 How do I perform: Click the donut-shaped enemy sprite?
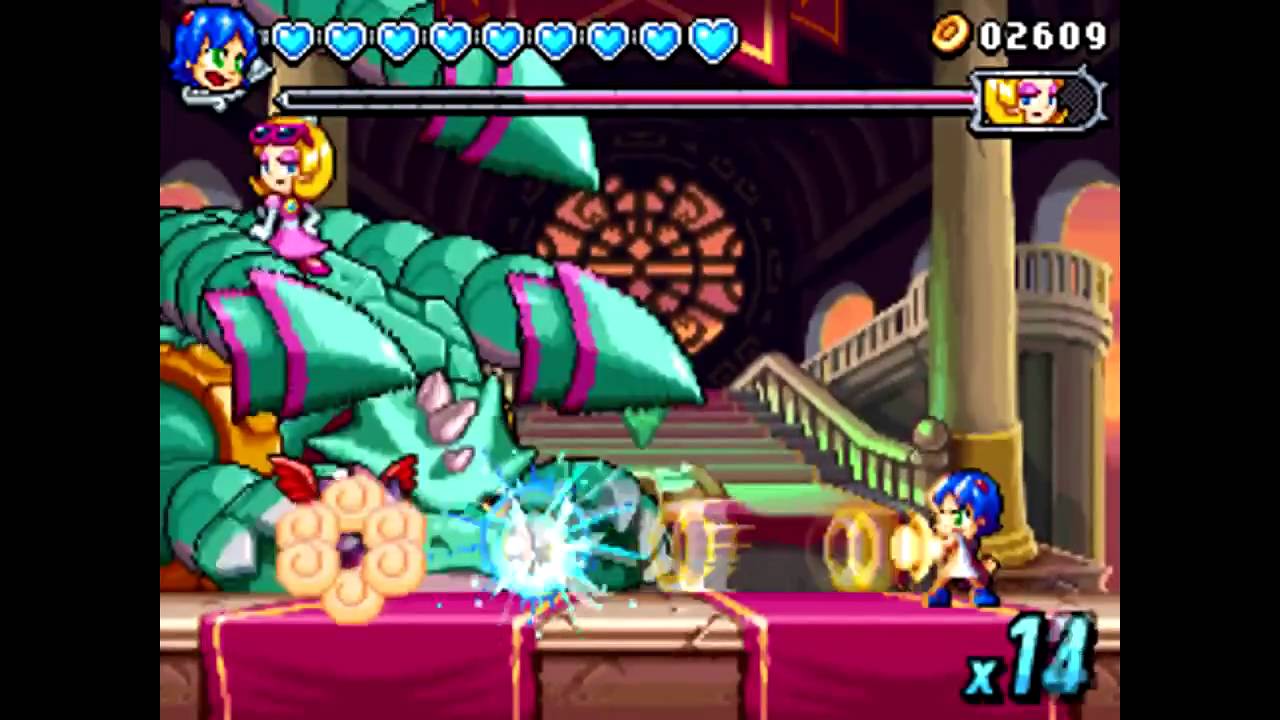(x=352, y=550)
